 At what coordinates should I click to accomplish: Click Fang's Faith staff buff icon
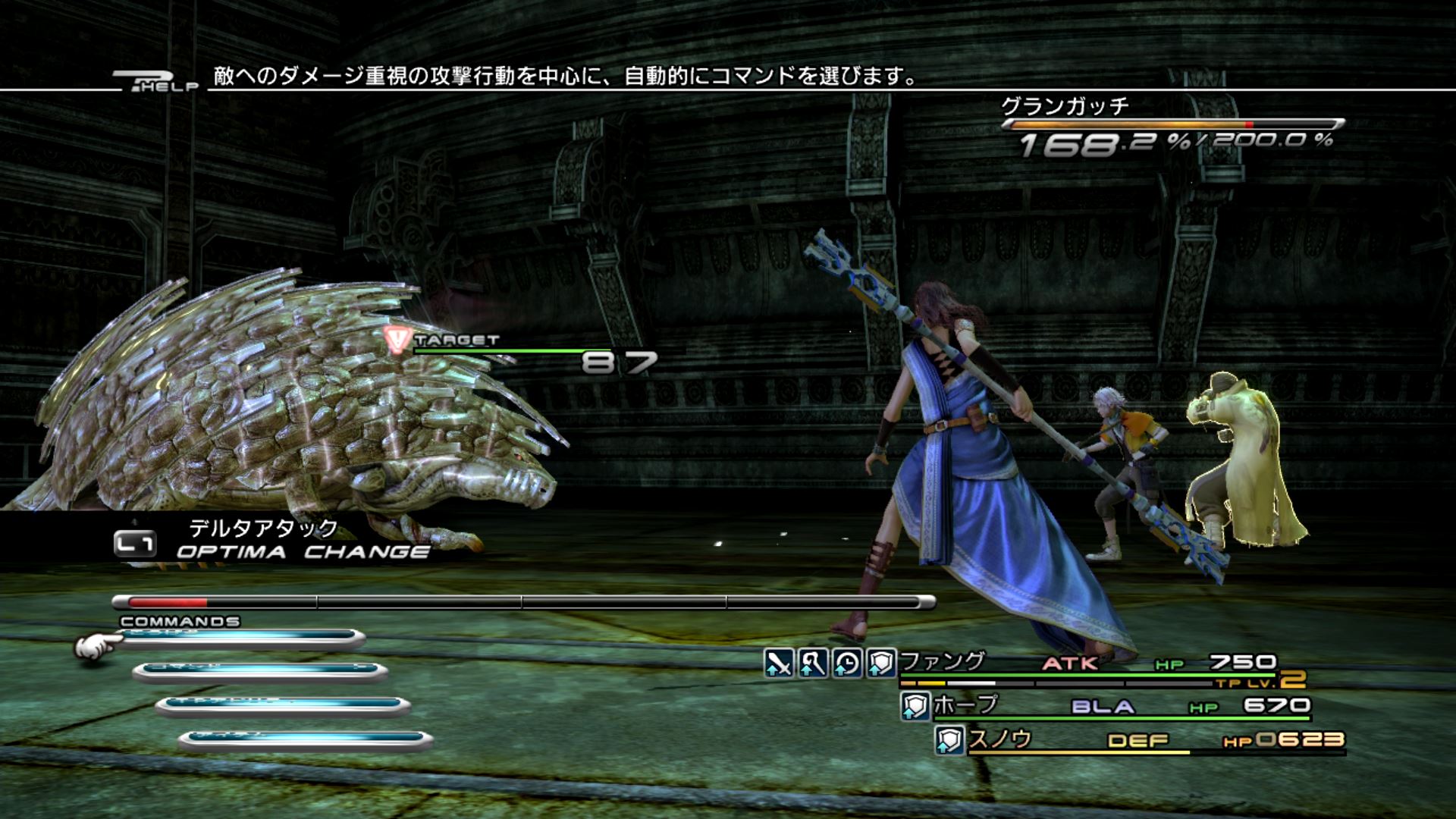[813, 664]
